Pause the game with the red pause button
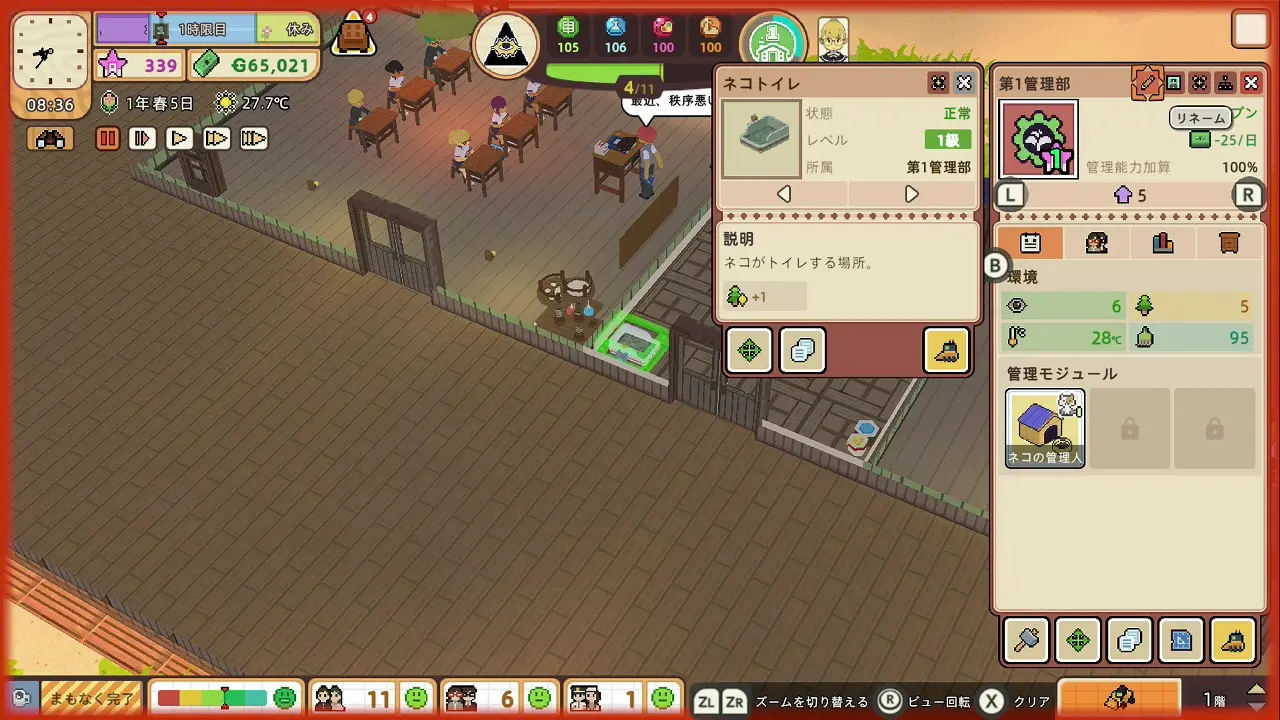 (x=108, y=139)
